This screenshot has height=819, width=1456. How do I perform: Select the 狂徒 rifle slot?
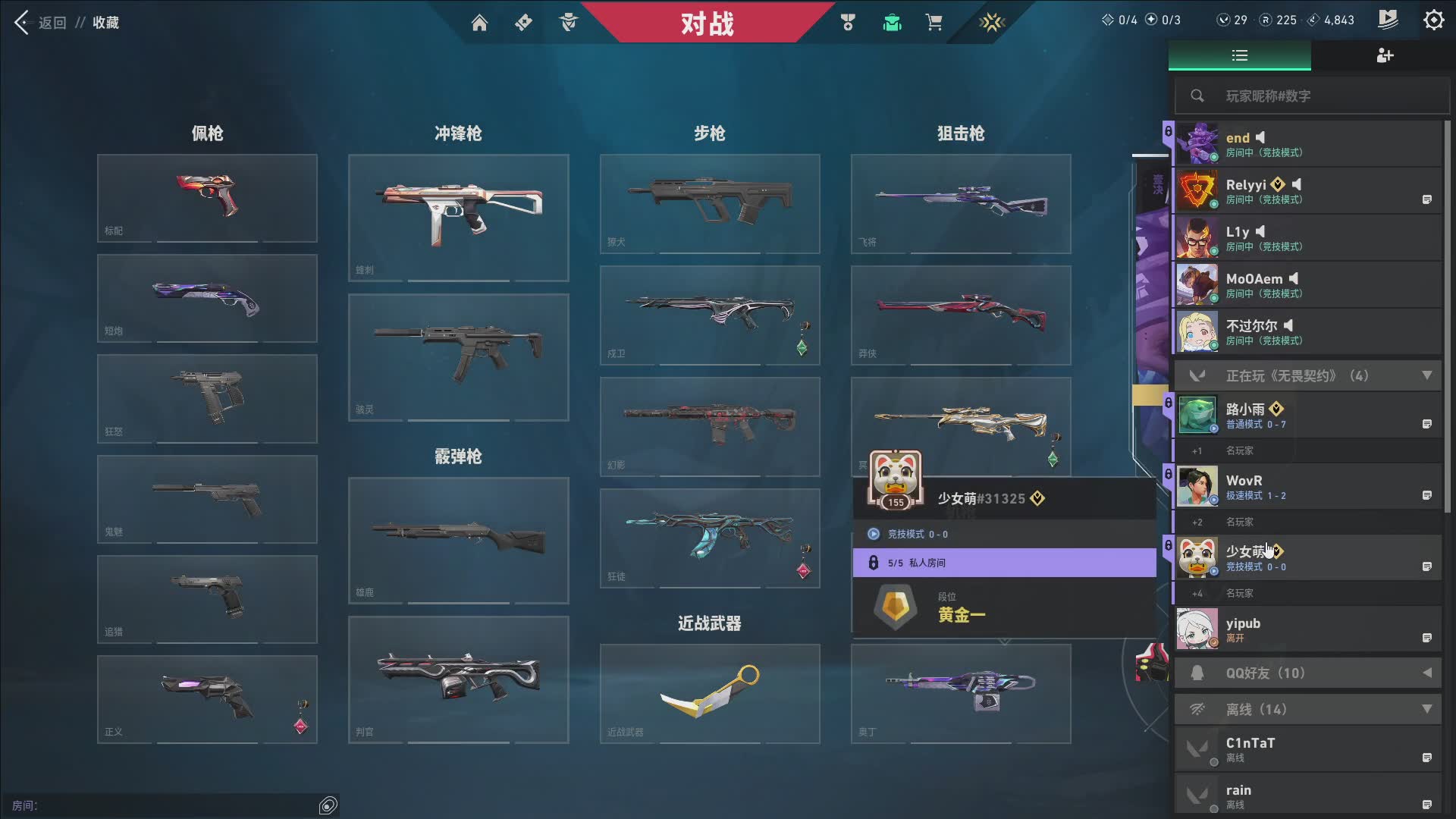point(709,538)
